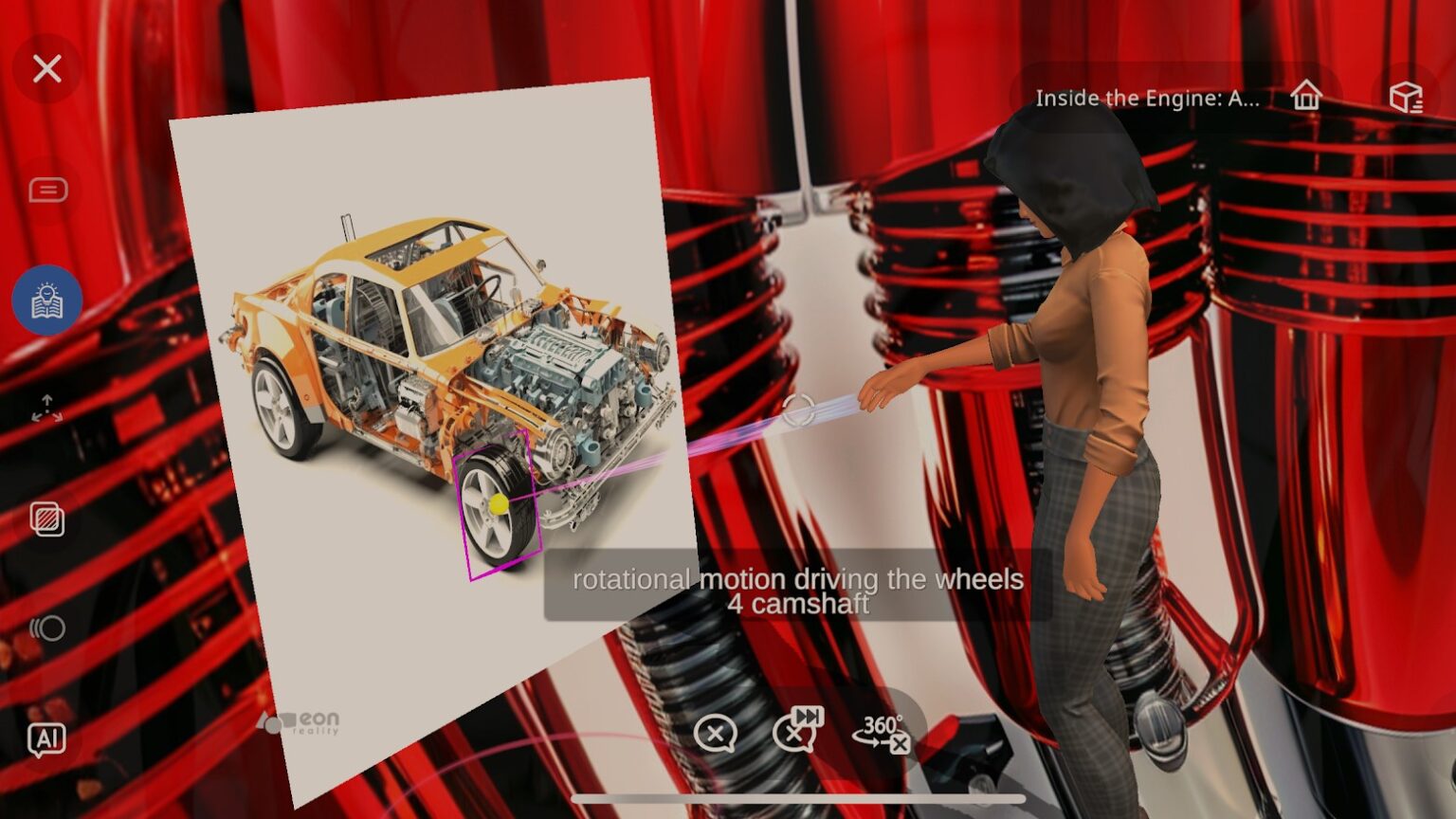The height and width of the screenshot is (819, 1456).
Task: Close the lesson with the X button
Action: (x=46, y=69)
